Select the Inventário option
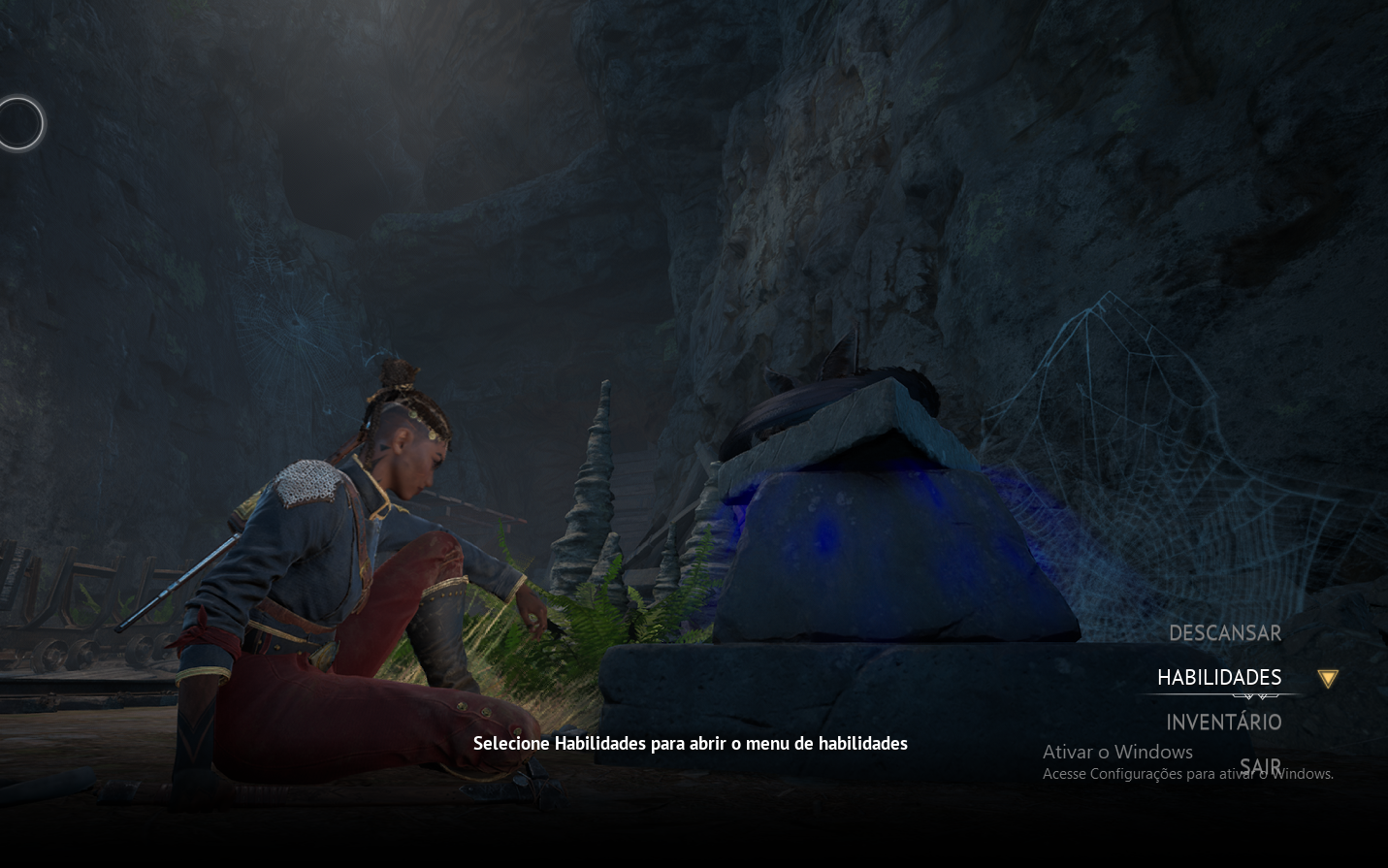 [1223, 723]
